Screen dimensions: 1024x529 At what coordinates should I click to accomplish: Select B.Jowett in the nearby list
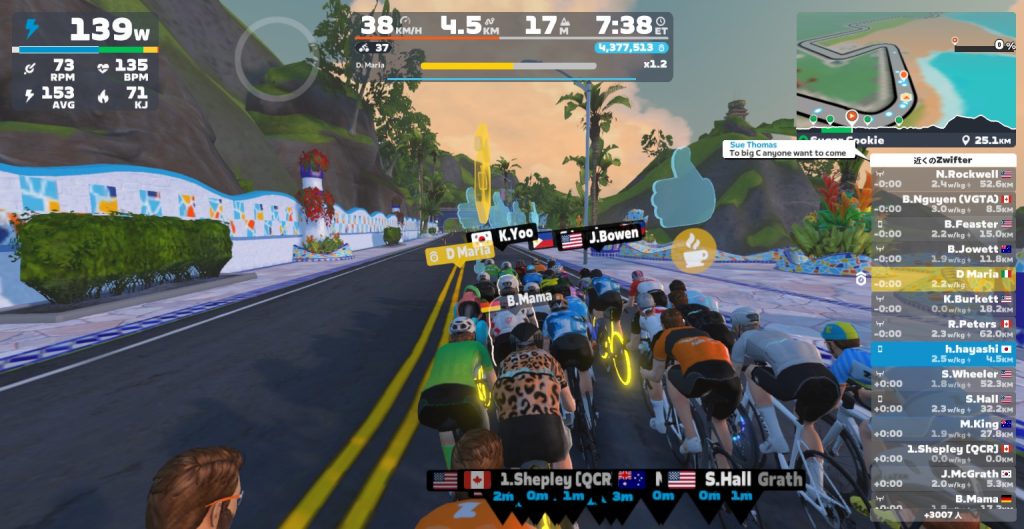click(x=943, y=254)
